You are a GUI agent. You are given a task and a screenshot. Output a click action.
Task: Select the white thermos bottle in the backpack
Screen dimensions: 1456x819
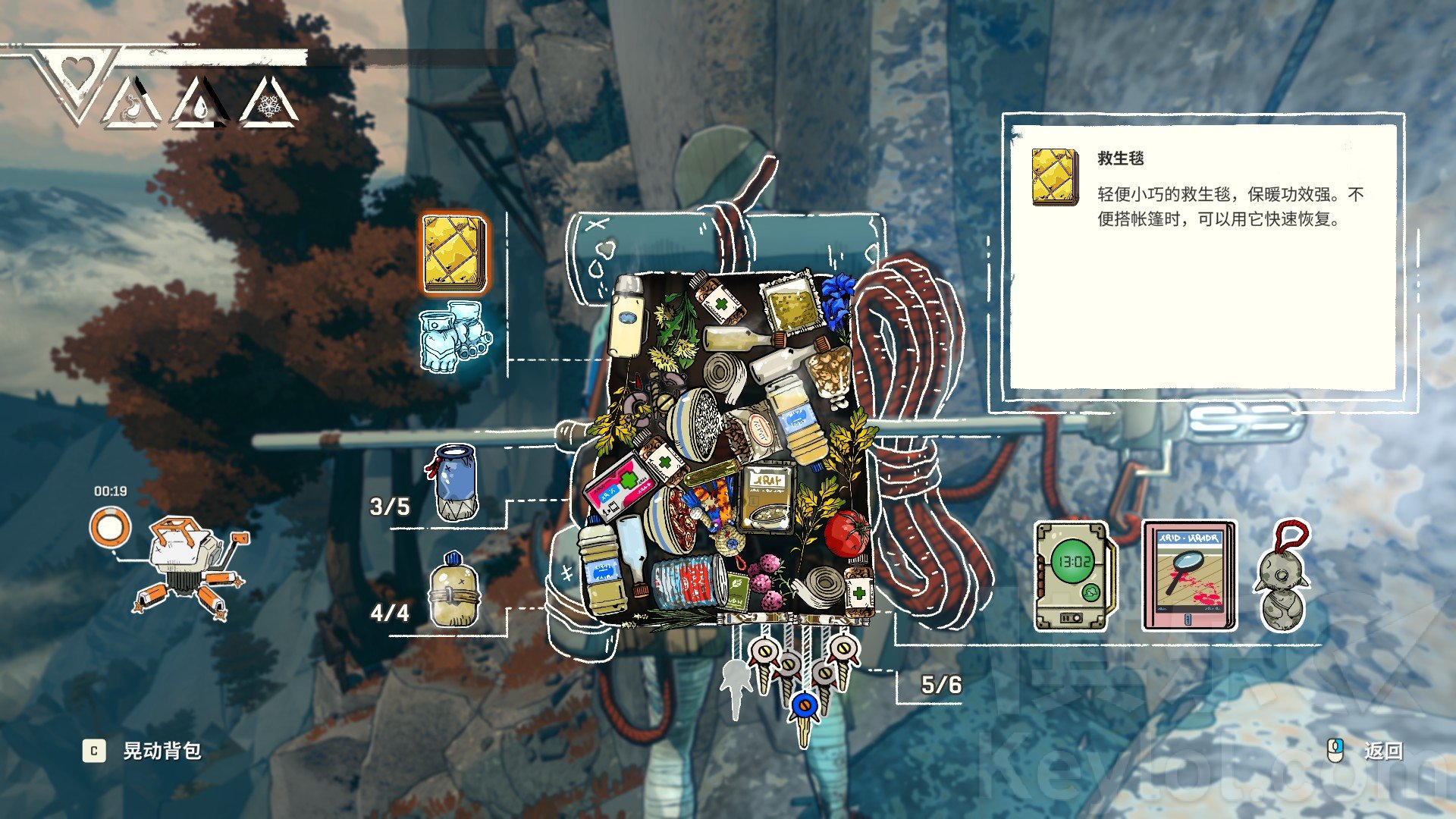[626, 317]
